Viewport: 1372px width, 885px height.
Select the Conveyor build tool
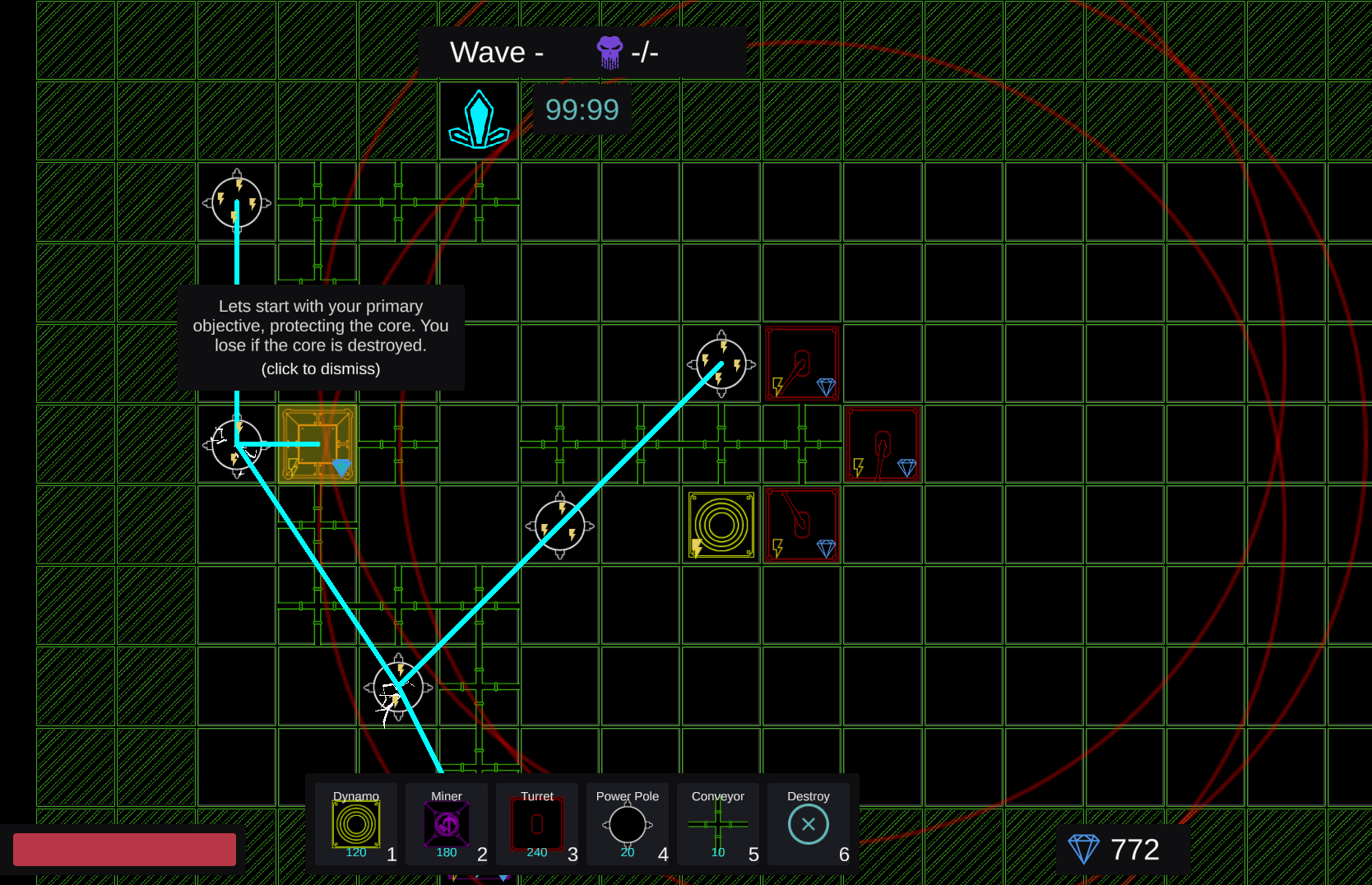[x=717, y=822]
